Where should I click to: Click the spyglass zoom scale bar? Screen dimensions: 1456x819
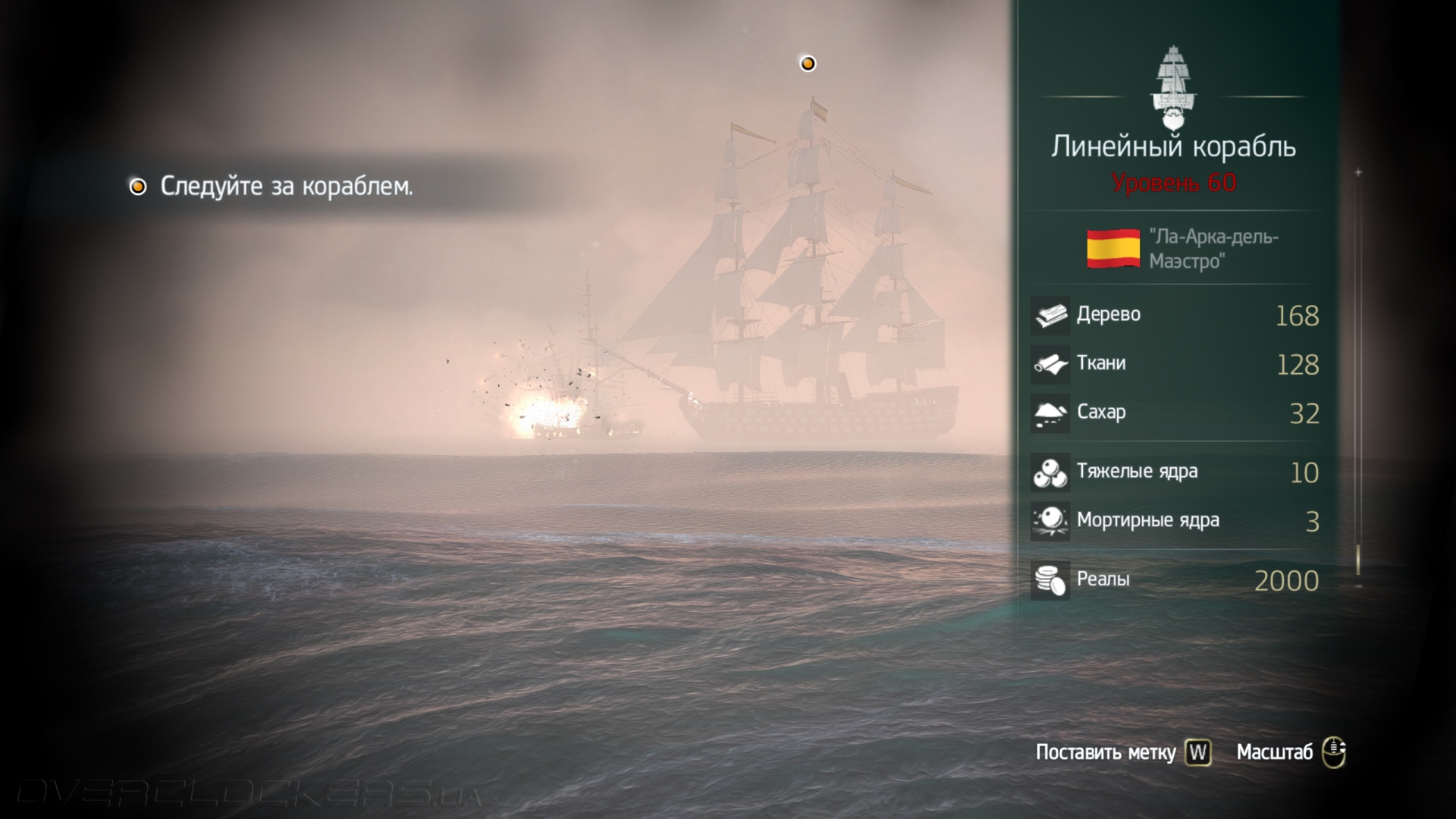[x=1358, y=379]
